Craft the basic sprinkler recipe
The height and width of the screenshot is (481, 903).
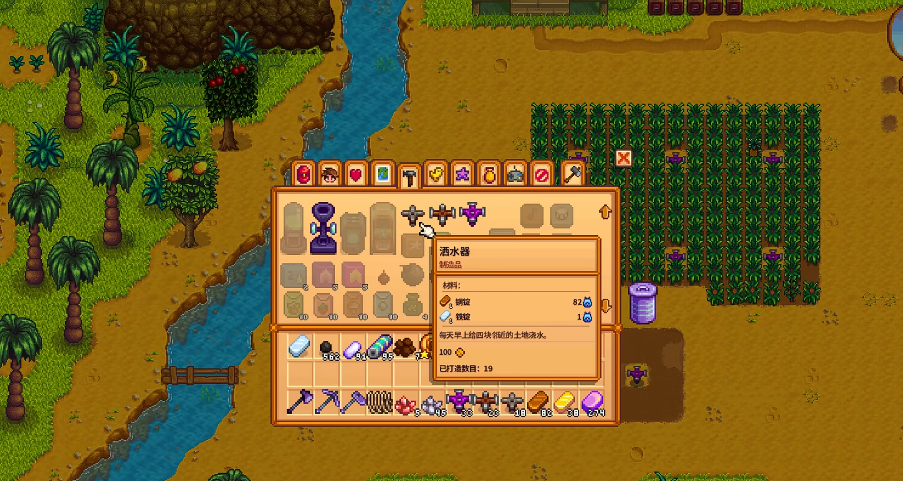tap(412, 214)
